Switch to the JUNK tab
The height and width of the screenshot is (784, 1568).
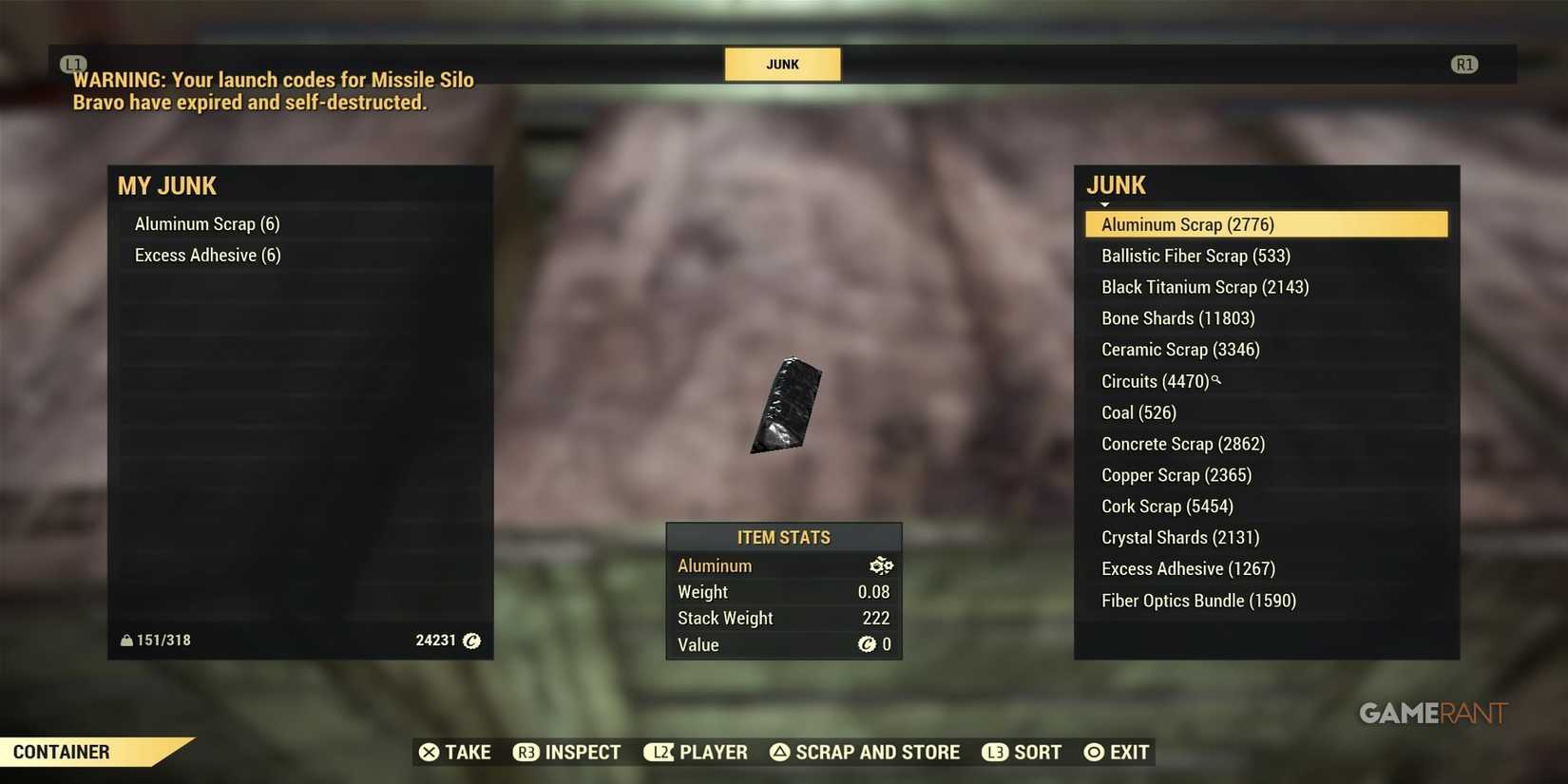782,64
